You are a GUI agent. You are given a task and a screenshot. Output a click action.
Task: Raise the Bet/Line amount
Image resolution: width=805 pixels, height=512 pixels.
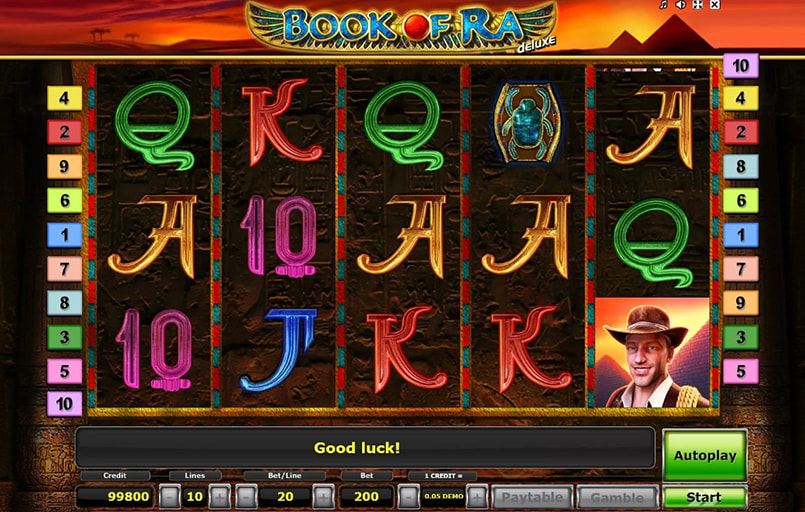[323, 496]
